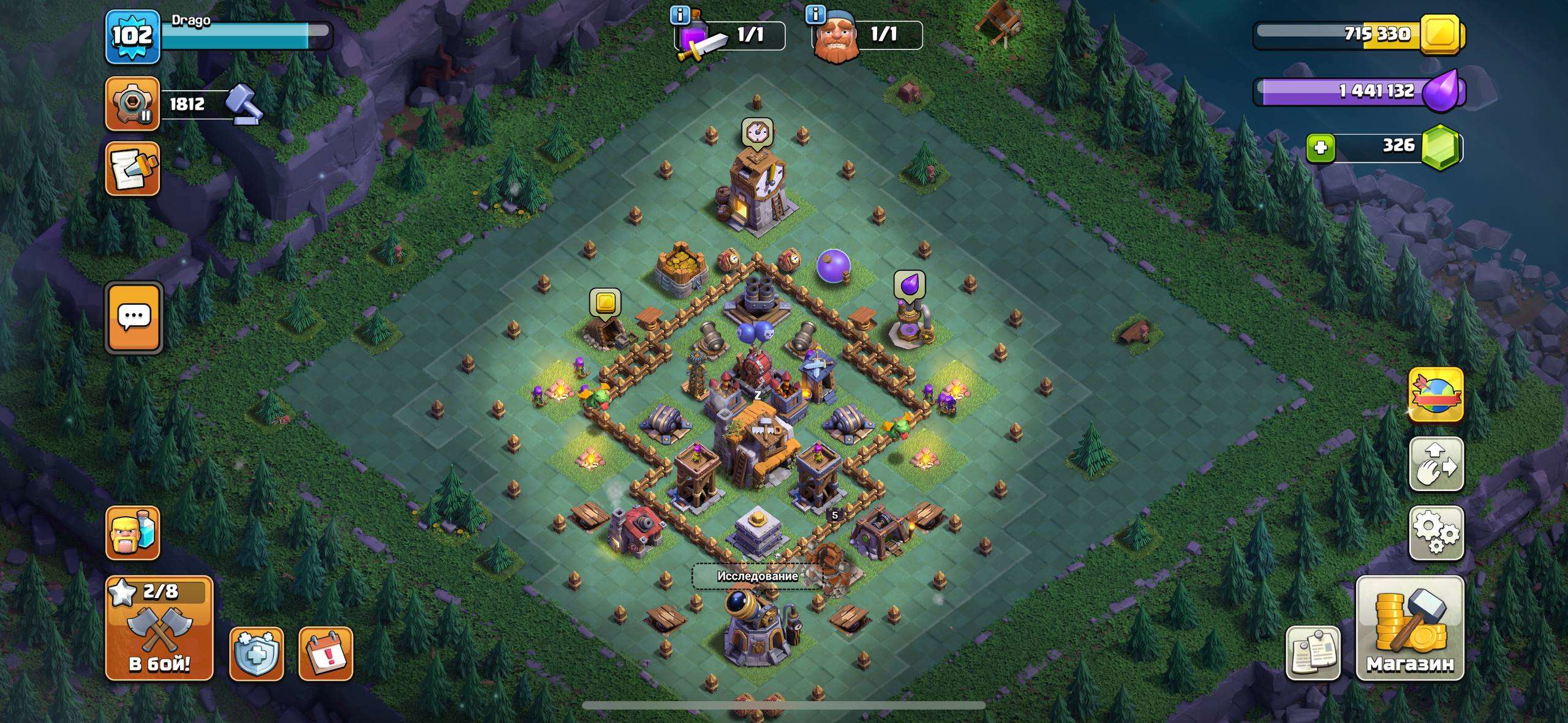The width and height of the screenshot is (1568, 723).
Task: Show the Master Builder info icon
Action: pyautogui.click(x=816, y=14)
